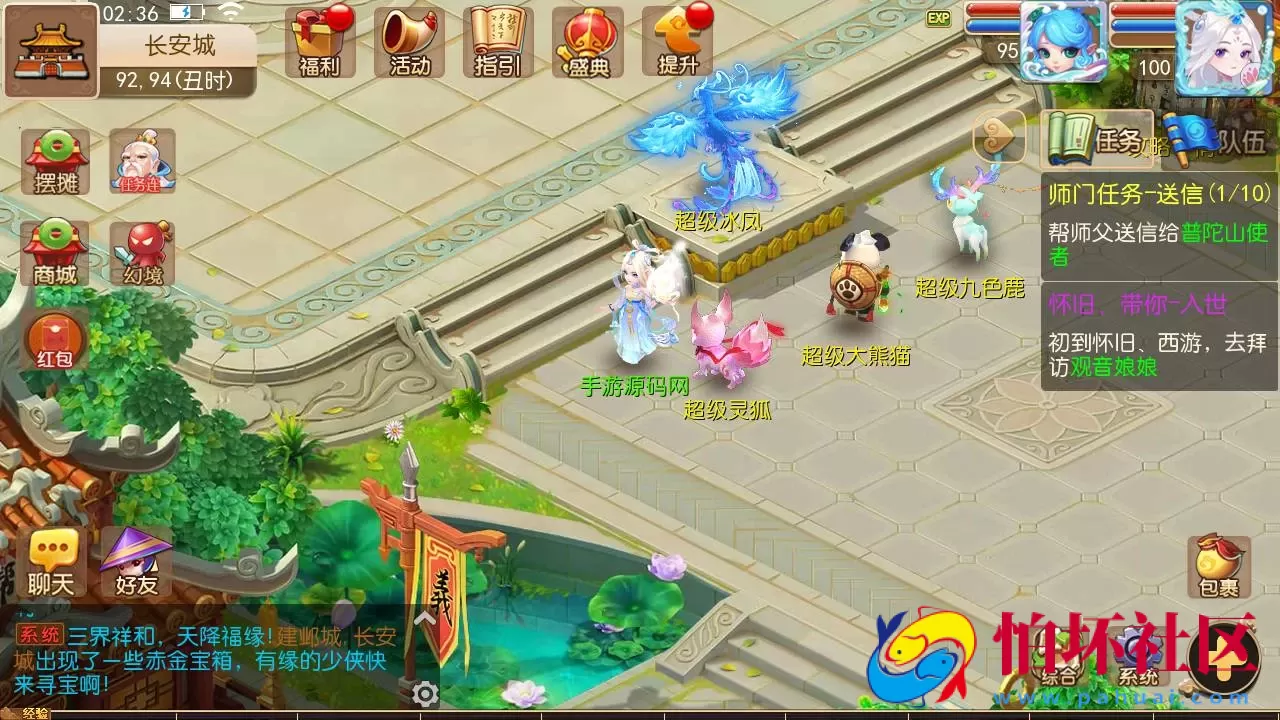
Task: Open the 盛典 (festival) lantern icon
Action: 586,40
